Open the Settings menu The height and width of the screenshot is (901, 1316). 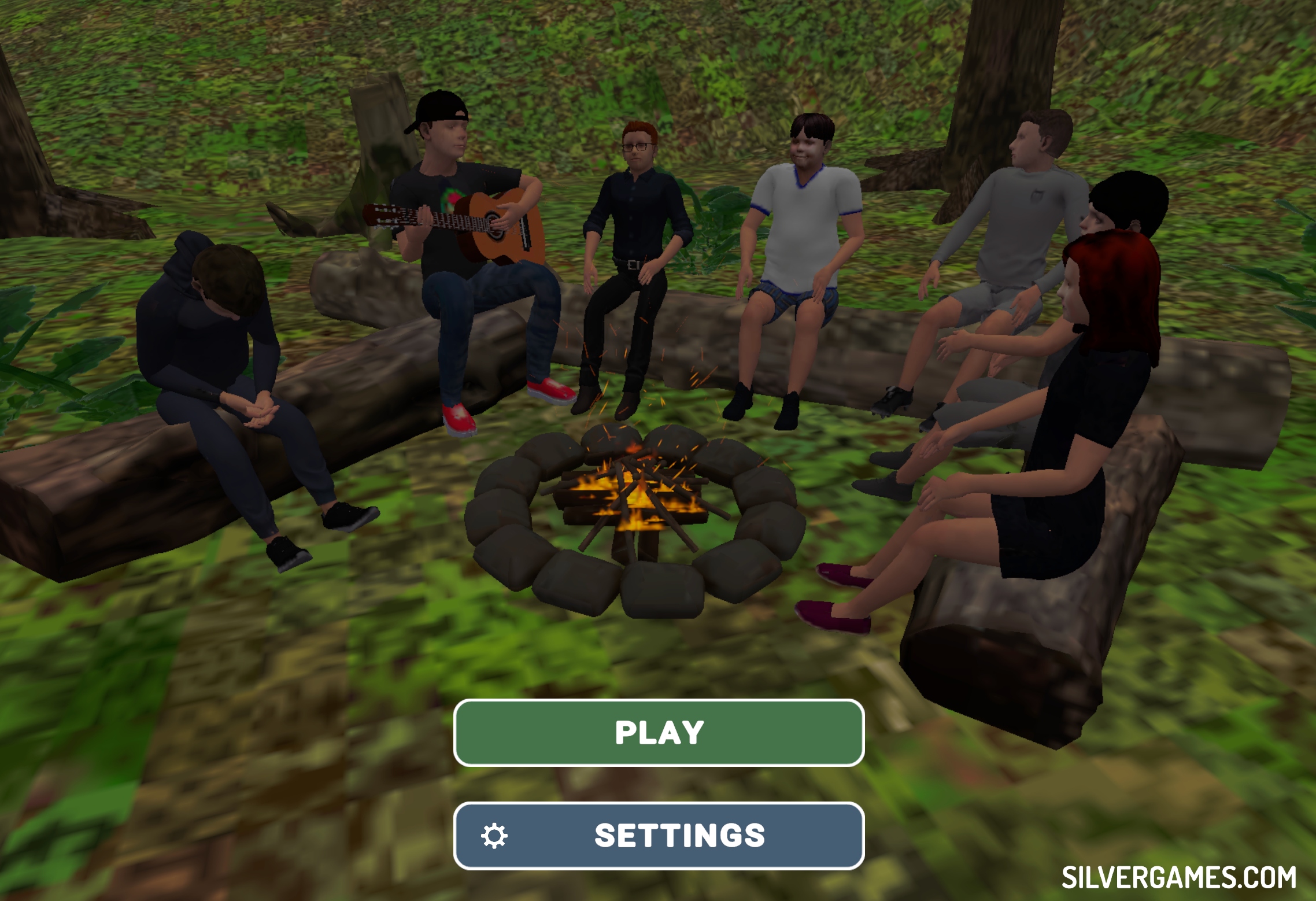659,836
